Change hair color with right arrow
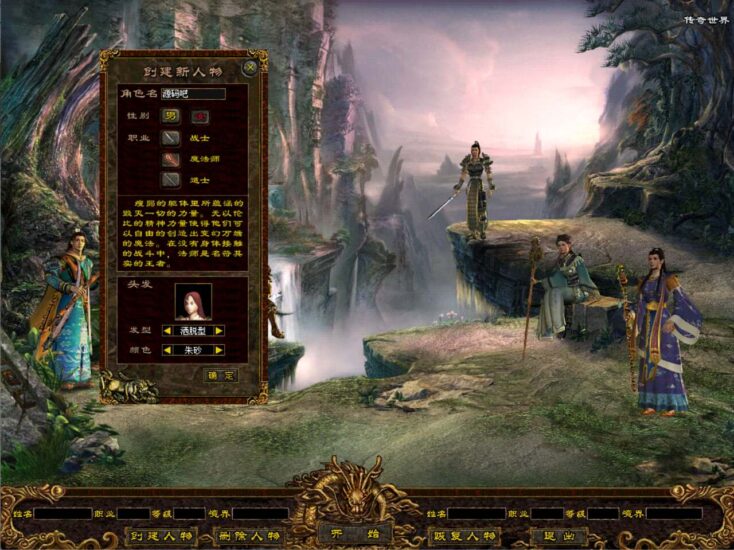 point(219,351)
